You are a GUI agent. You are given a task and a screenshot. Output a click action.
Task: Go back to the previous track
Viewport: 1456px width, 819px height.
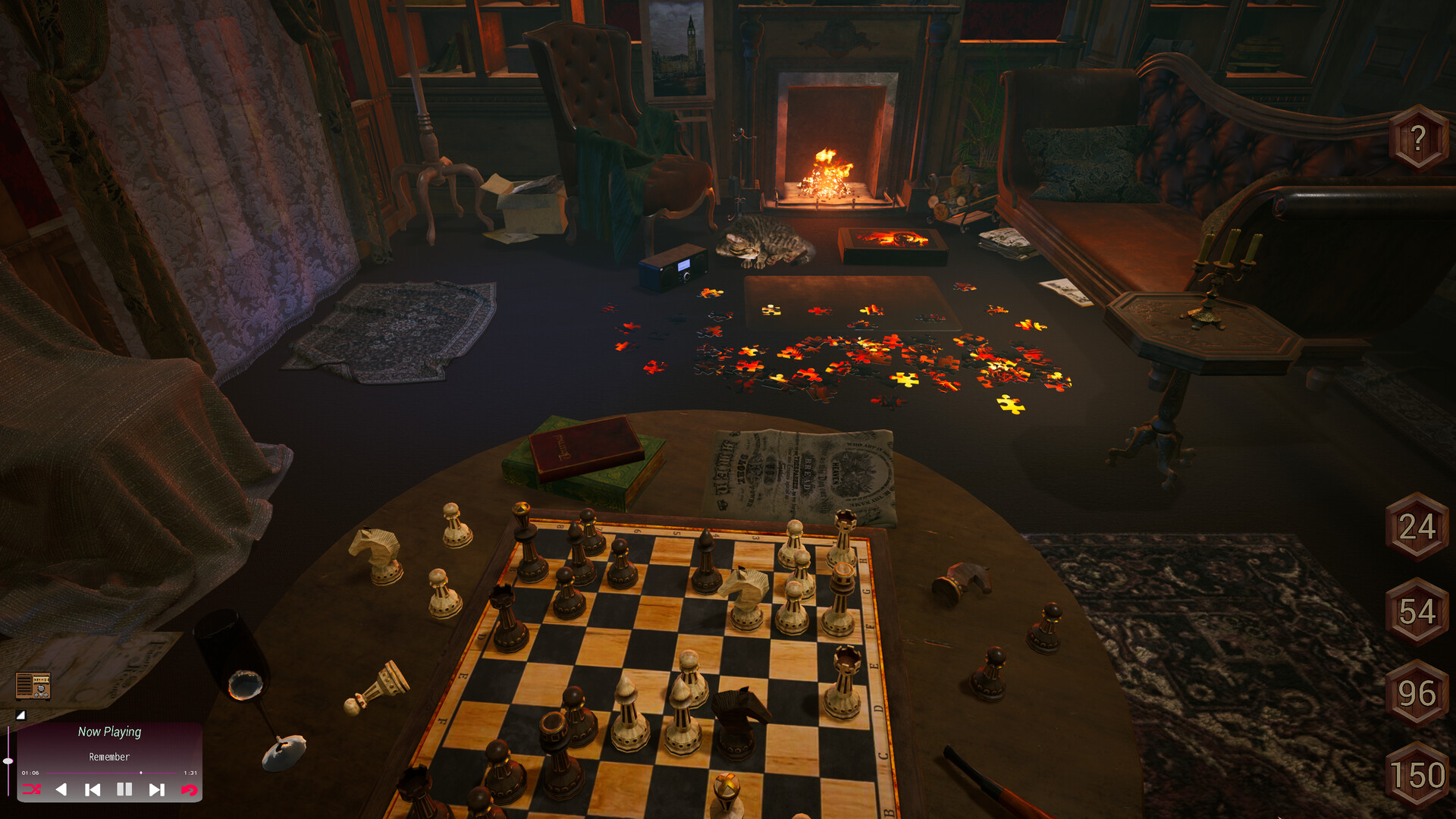(93, 789)
